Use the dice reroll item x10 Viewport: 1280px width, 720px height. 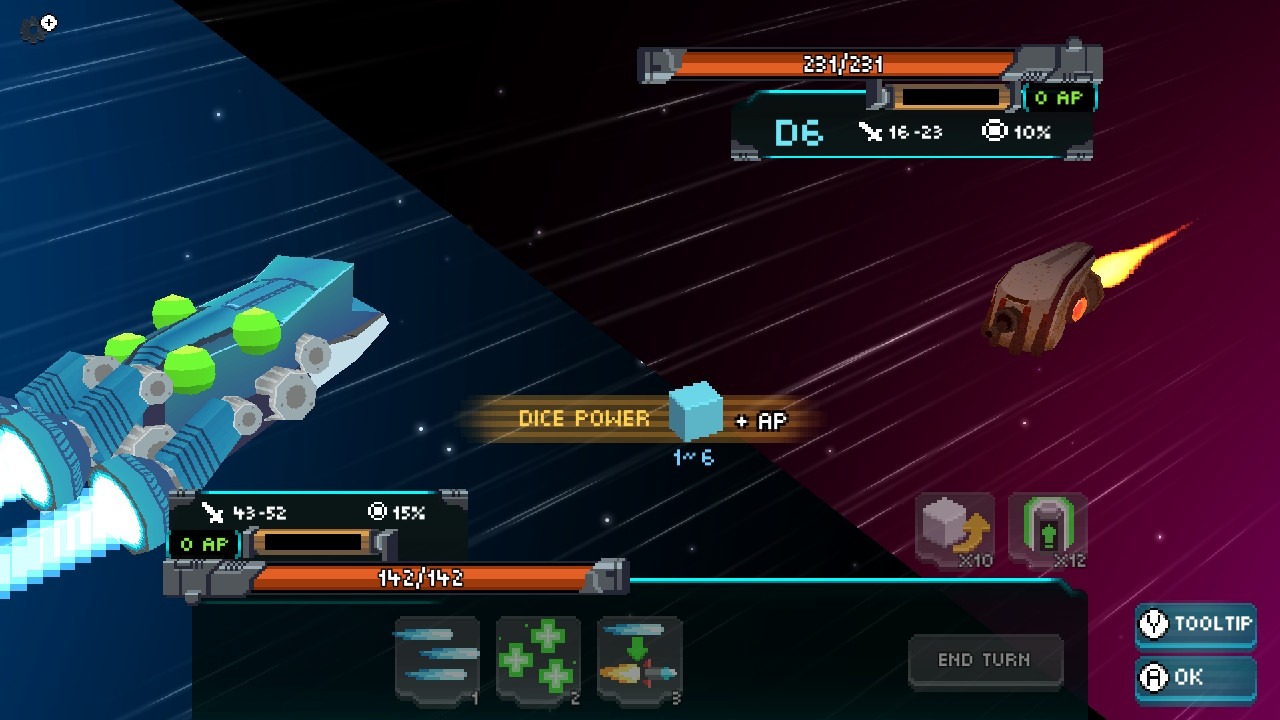(x=955, y=529)
